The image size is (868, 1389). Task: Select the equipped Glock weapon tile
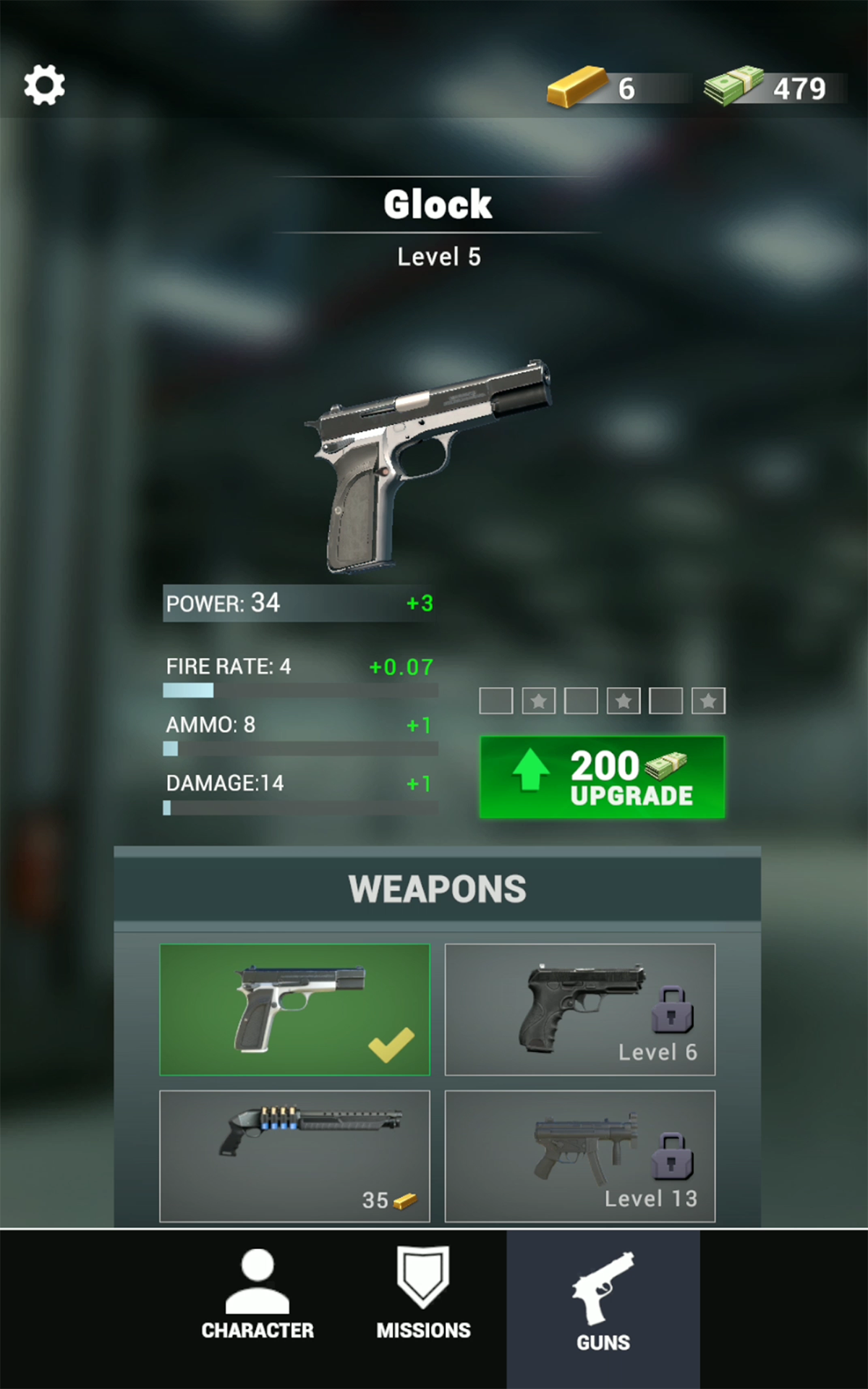pyautogui.click(x=294, y=1009)
